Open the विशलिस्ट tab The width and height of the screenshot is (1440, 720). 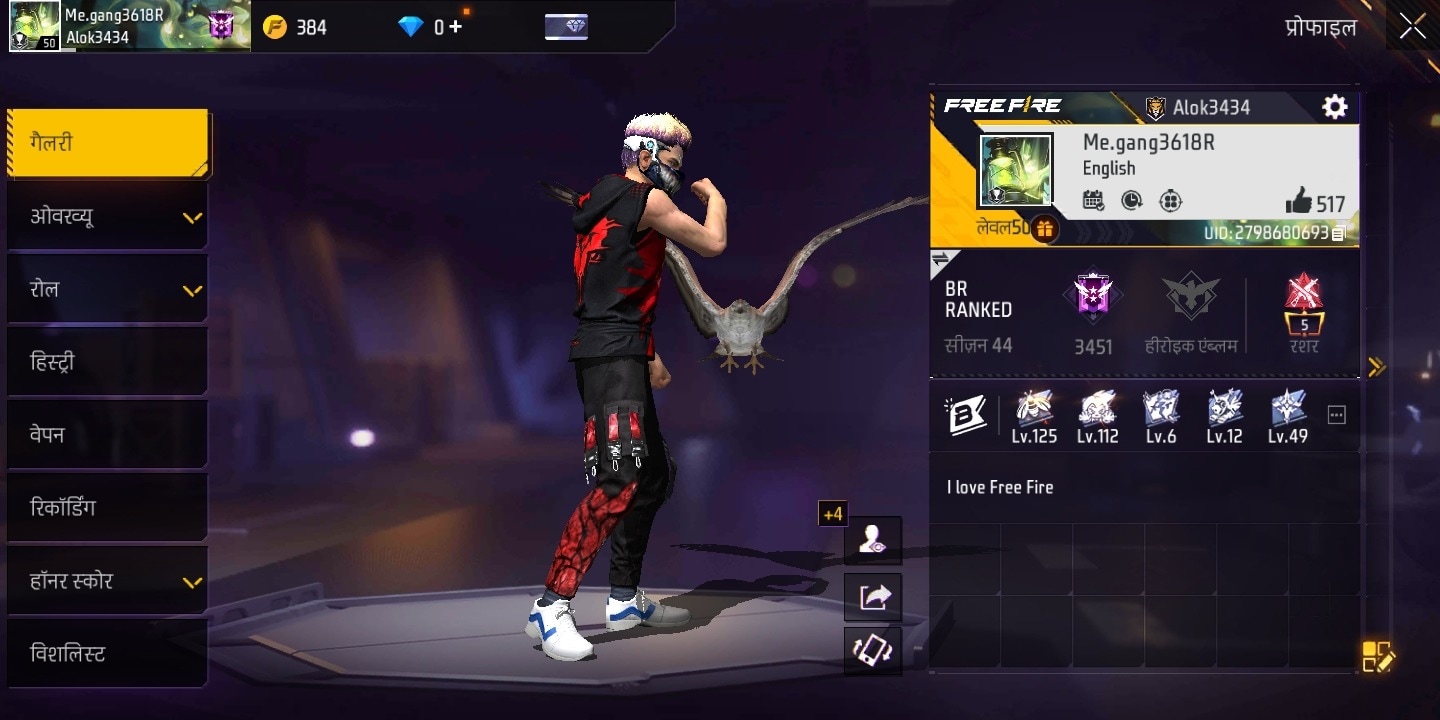click(108, 654)
